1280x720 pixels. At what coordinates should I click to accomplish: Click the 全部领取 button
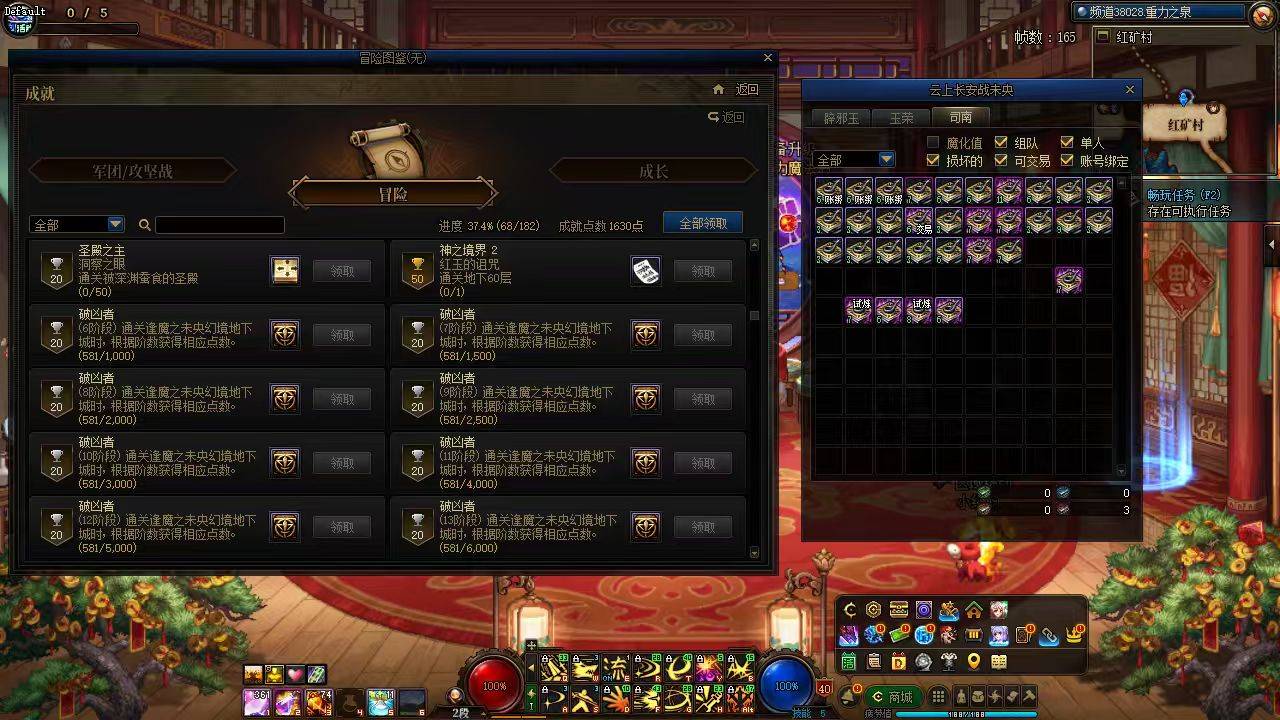(703, 222)
